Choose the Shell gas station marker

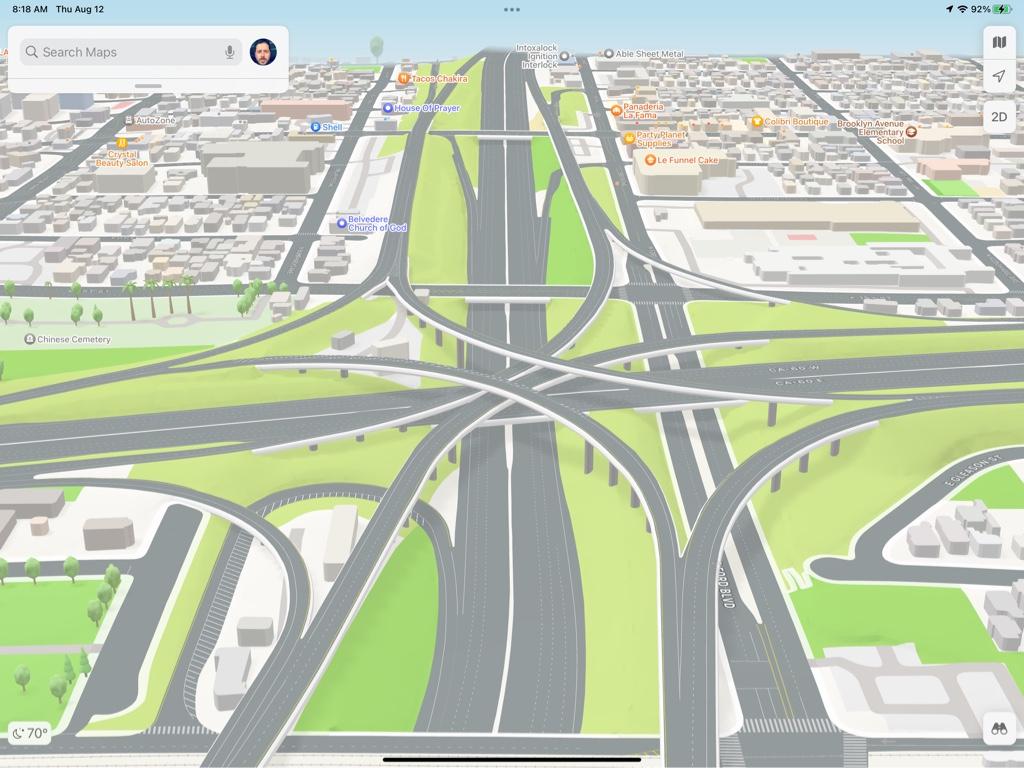click(315, 127)
